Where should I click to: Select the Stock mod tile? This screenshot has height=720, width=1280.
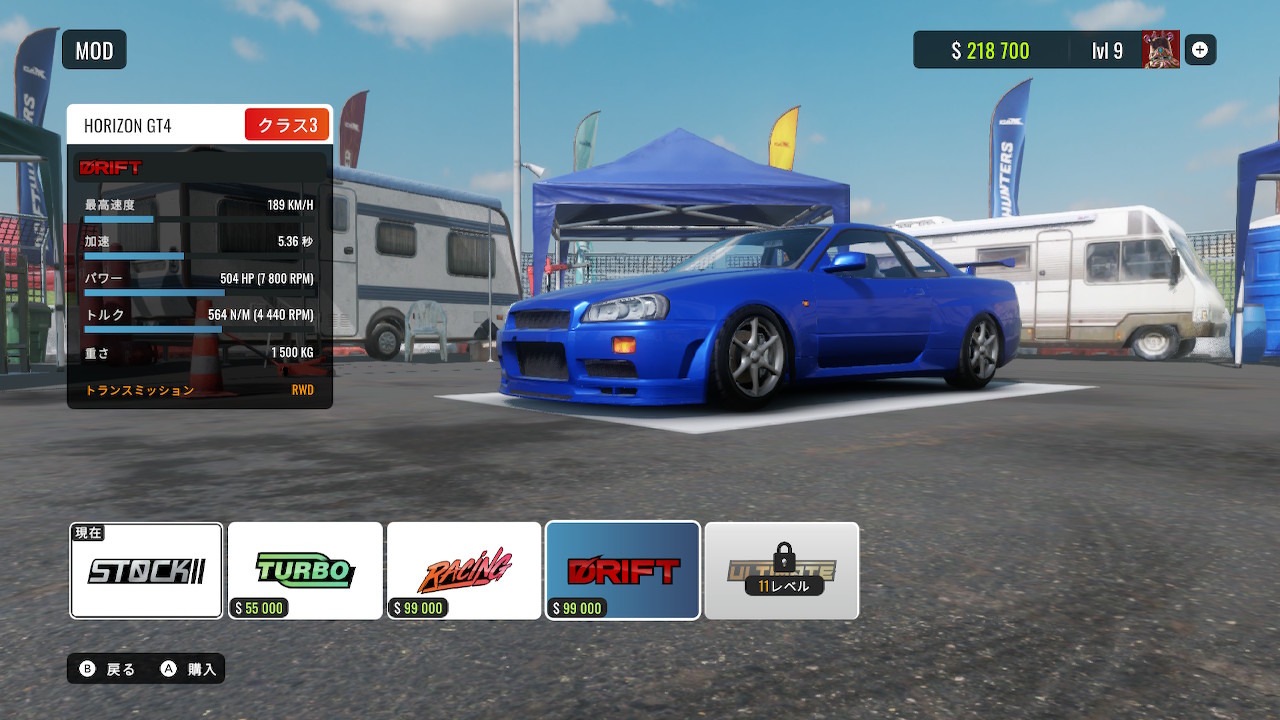coord(146,571)
